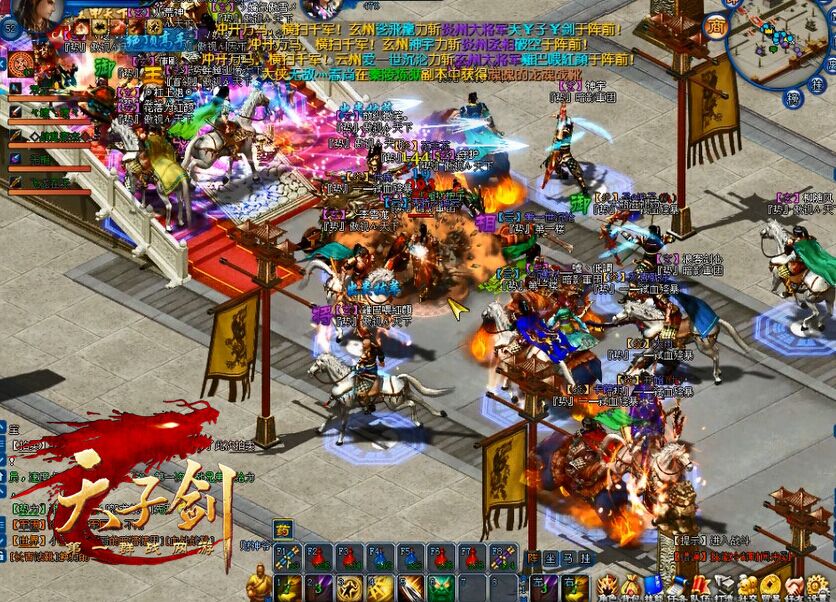This screenshot has height=602, width=836.
Task: Activate the green demon face skill
Action: tap(441, 587)
